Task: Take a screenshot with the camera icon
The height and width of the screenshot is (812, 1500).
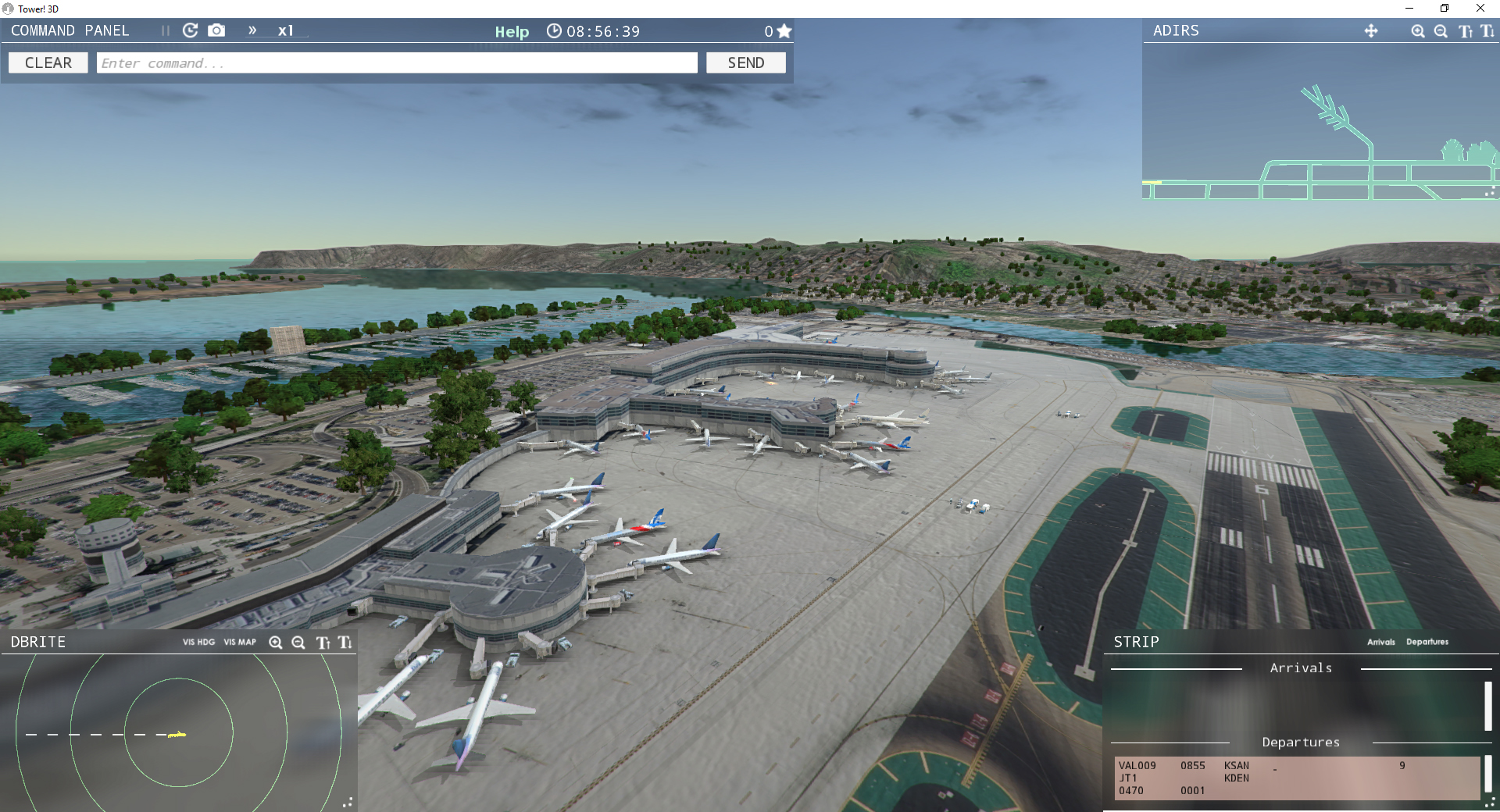Action: pyautogui.click(x=216, y=30)
